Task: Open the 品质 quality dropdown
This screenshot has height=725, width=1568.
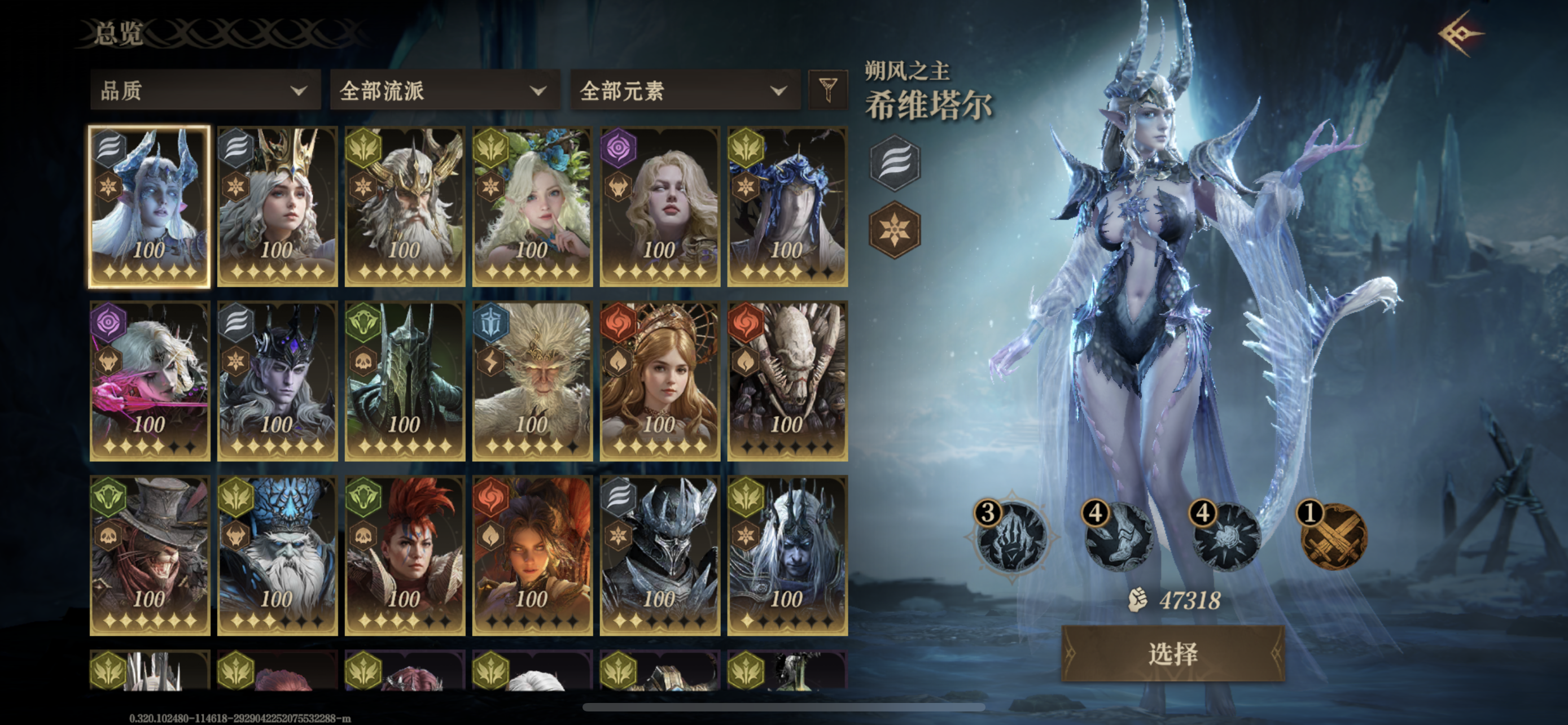Action: pos(204,90)
